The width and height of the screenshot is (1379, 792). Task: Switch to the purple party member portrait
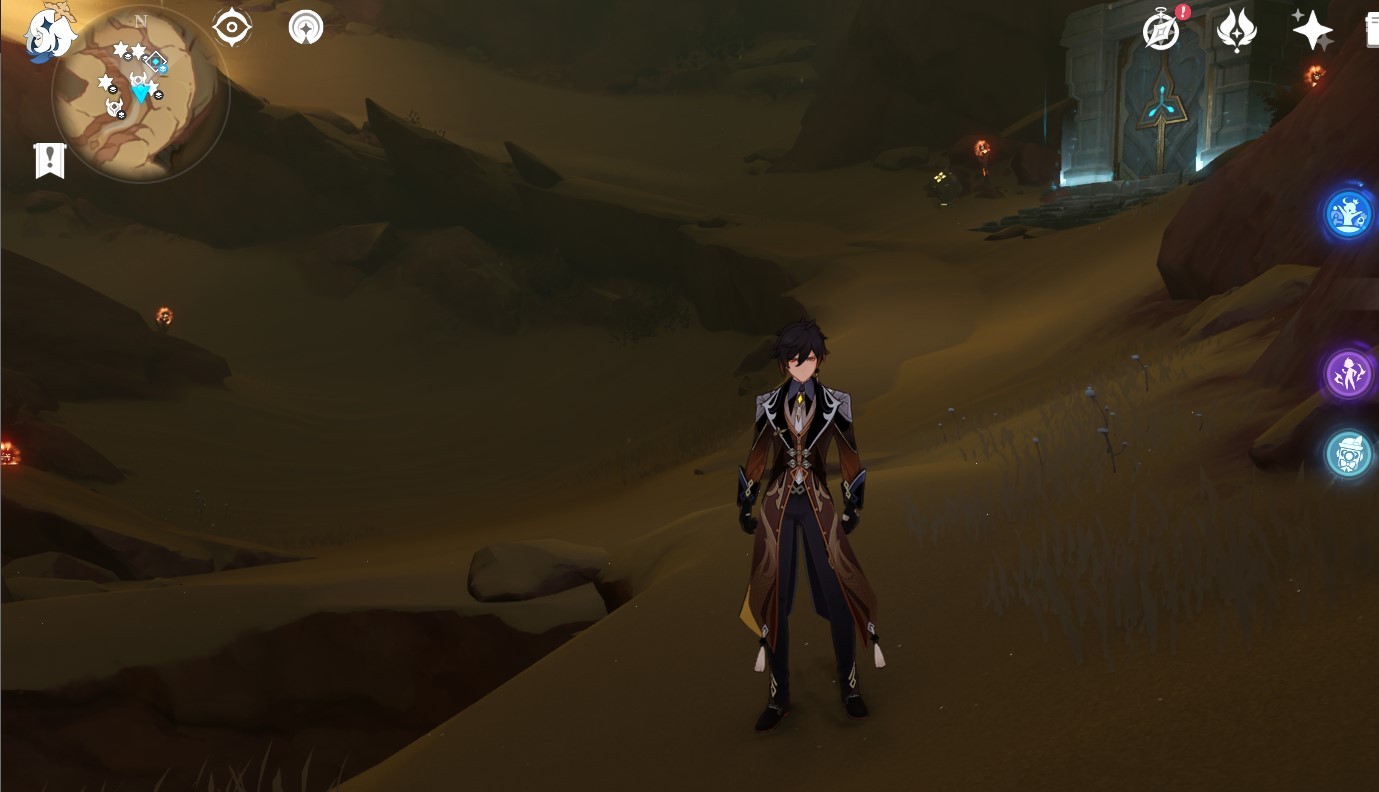coord(1348,374)
